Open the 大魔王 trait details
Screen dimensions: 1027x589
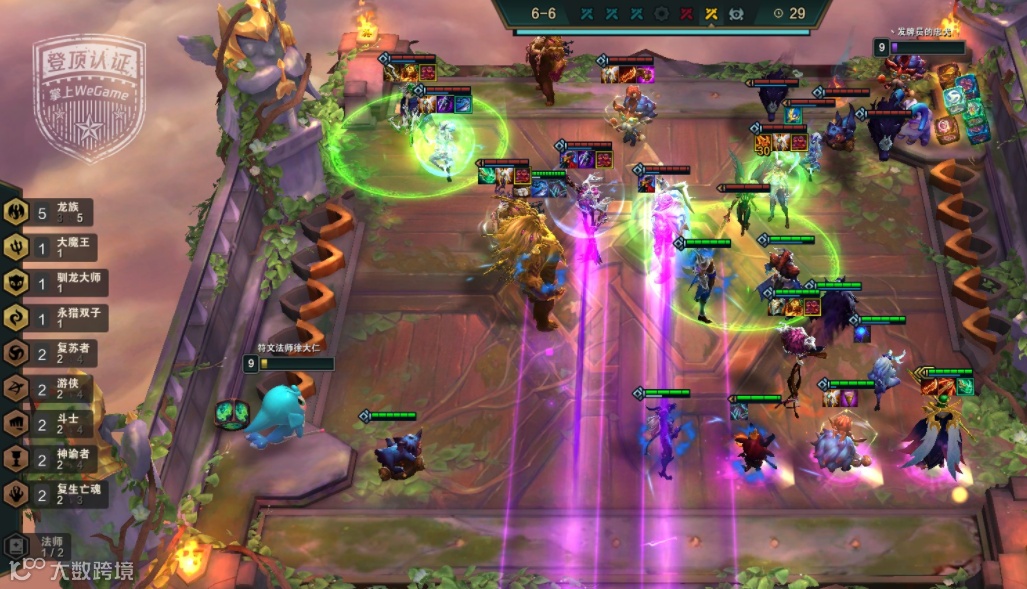[55, 247]
